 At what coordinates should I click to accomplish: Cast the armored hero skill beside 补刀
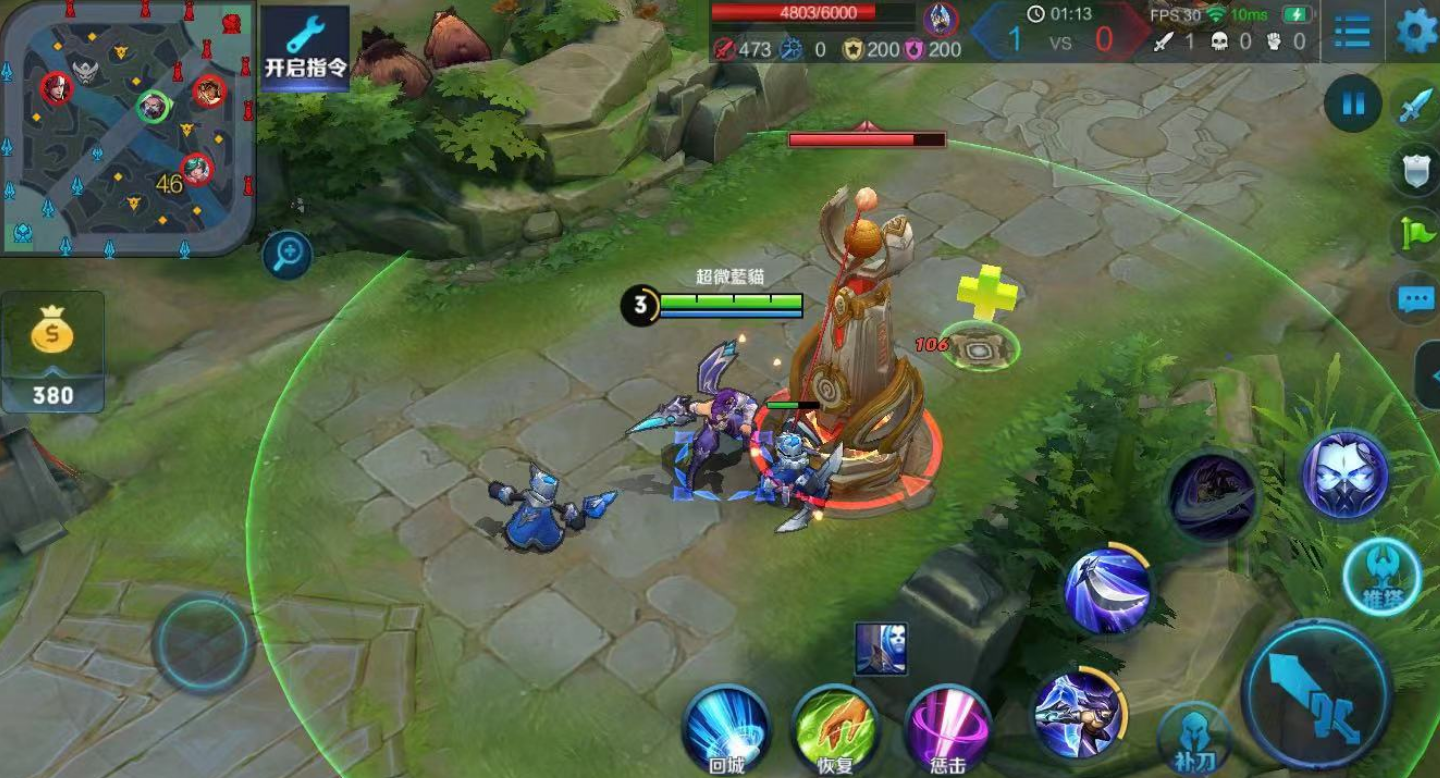pos(1078,712)
